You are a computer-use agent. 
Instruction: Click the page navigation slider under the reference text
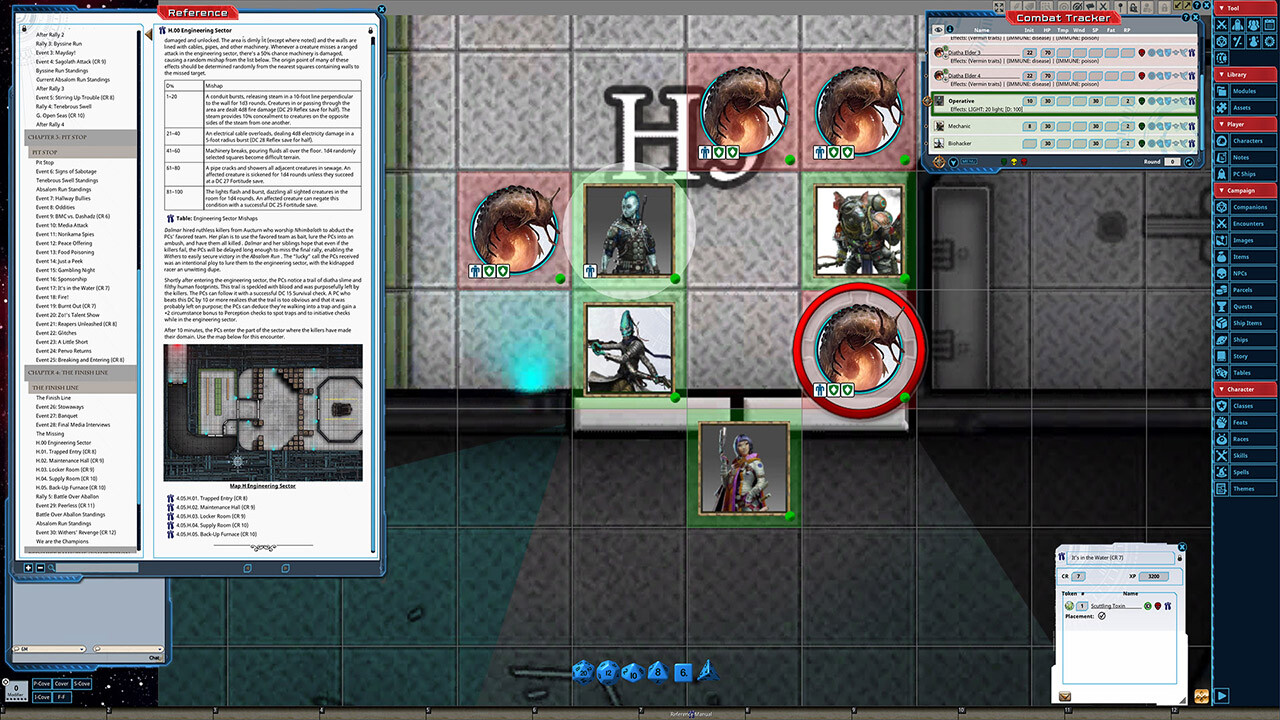click(x=263, y=547)
